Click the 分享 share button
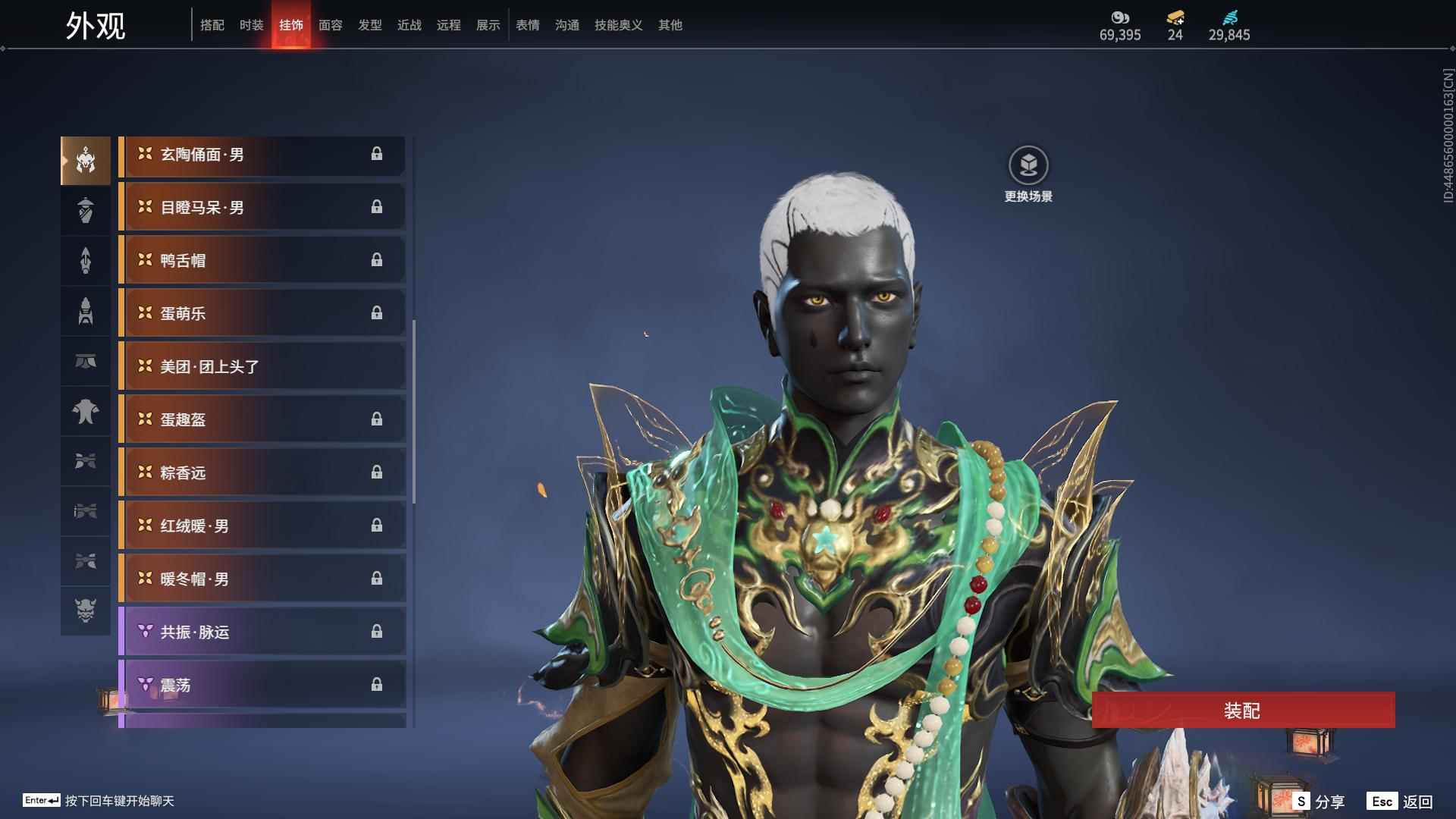Viewport: 1456px width, 819px height. [1319, 802]
